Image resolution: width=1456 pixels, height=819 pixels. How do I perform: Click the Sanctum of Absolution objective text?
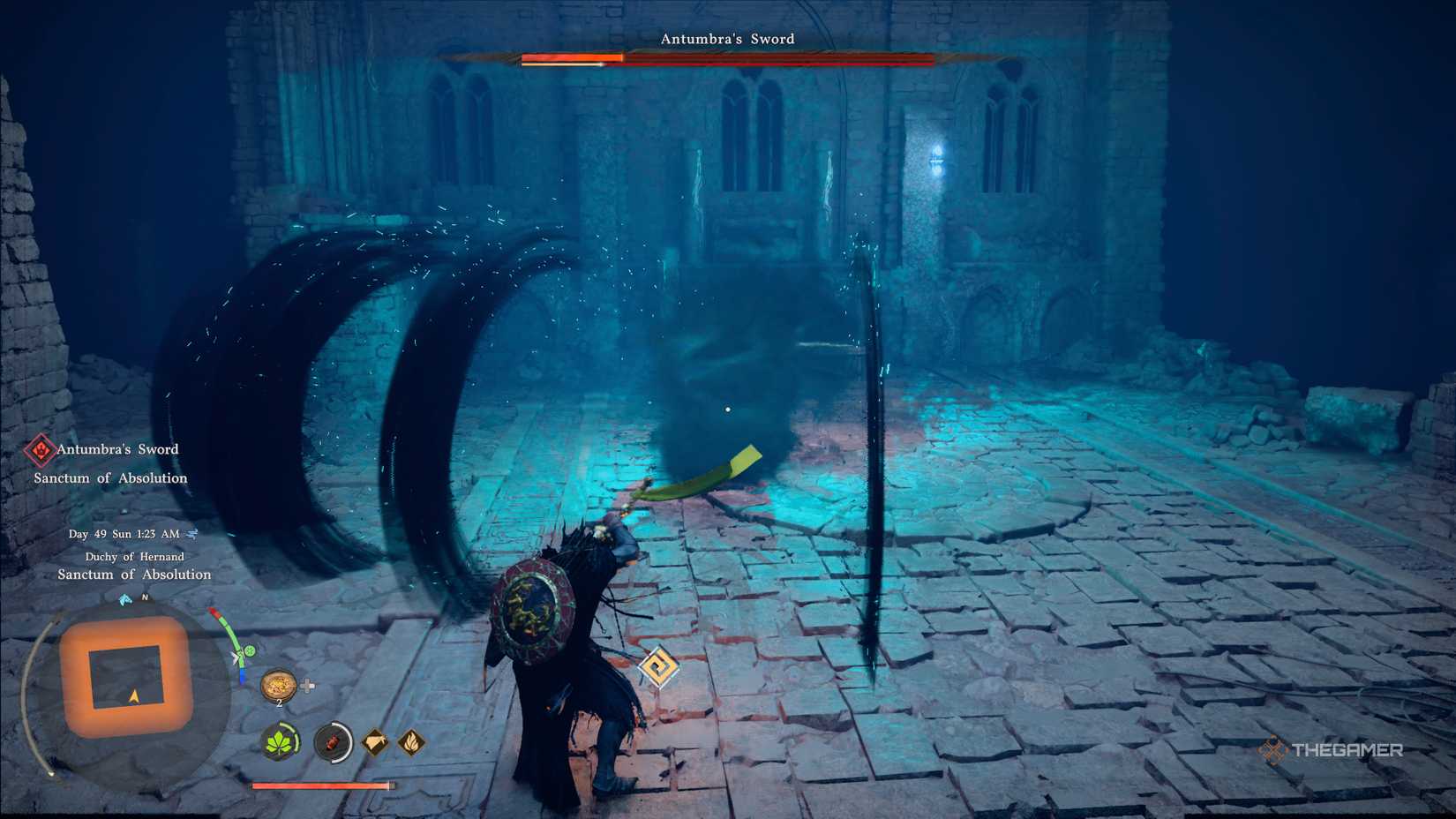tap(109, 478)
